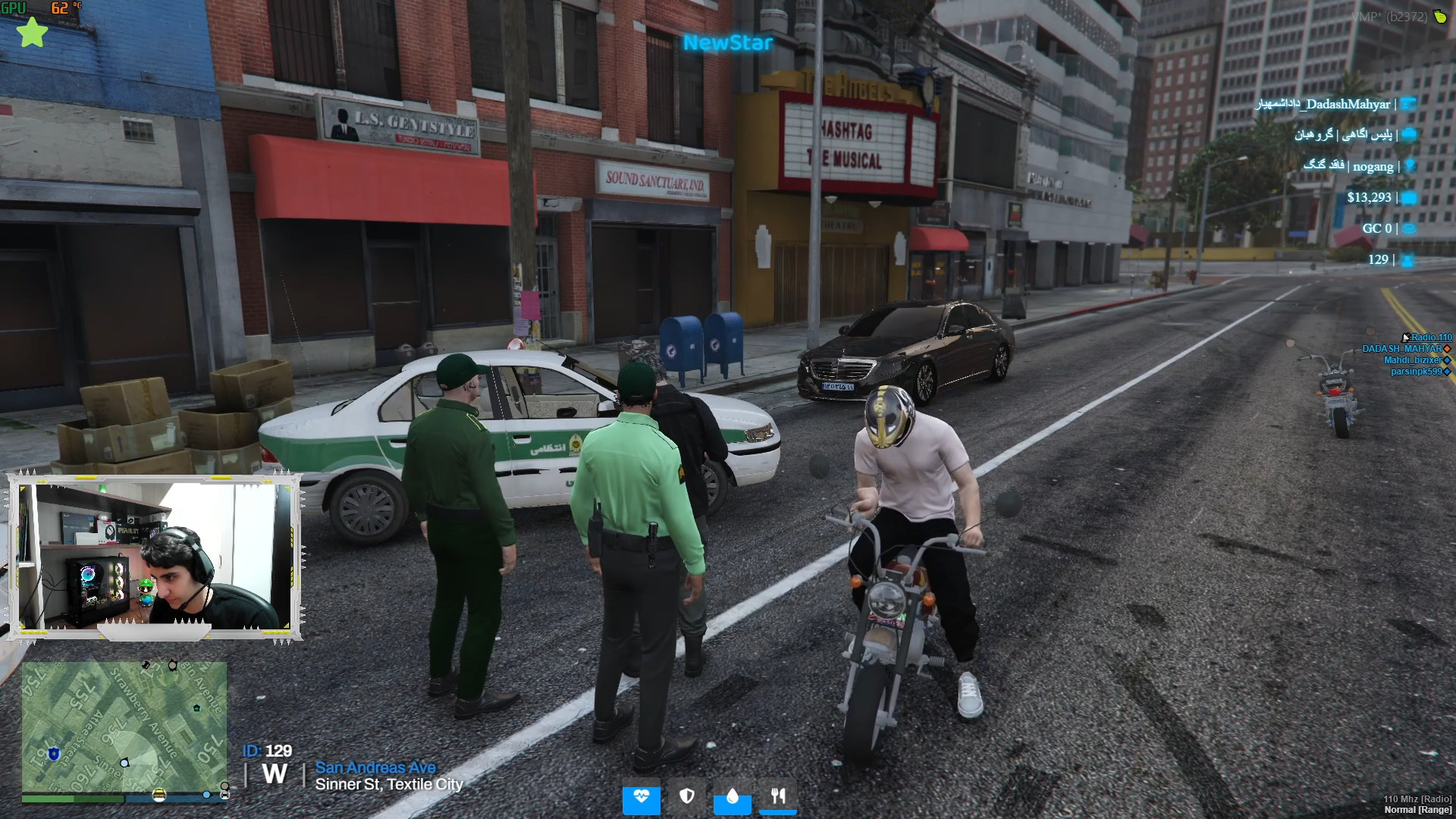1456x819 pixels.
Task: Select the shield armor status icon
Action: coord(687,797)
